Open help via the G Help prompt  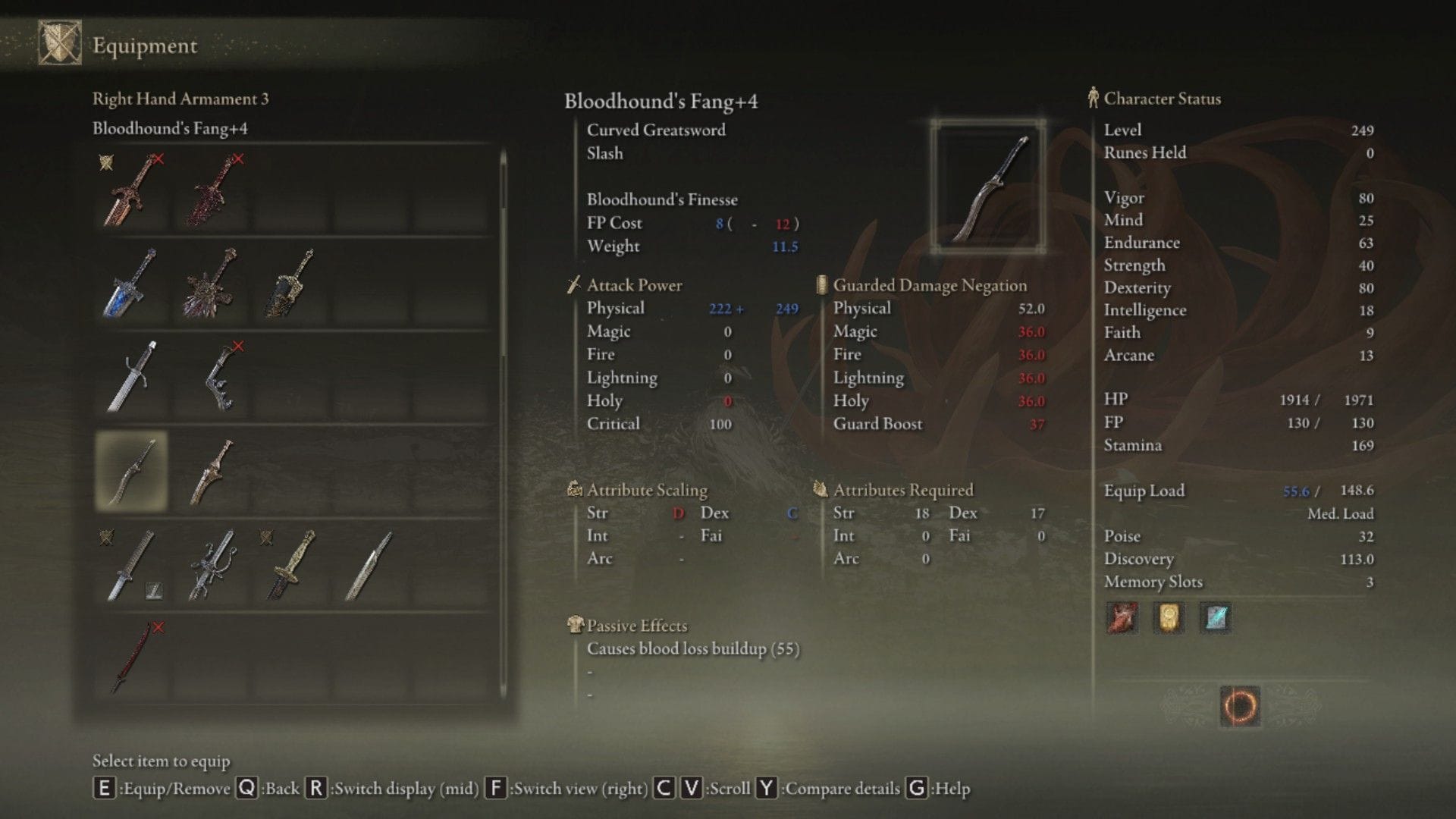tap(916, 789)
